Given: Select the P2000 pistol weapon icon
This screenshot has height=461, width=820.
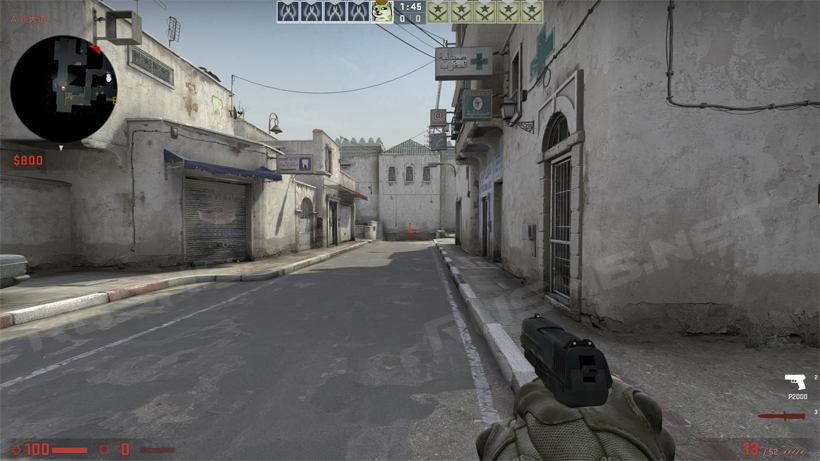Looking at the screenshot, I should click(795, 382).
